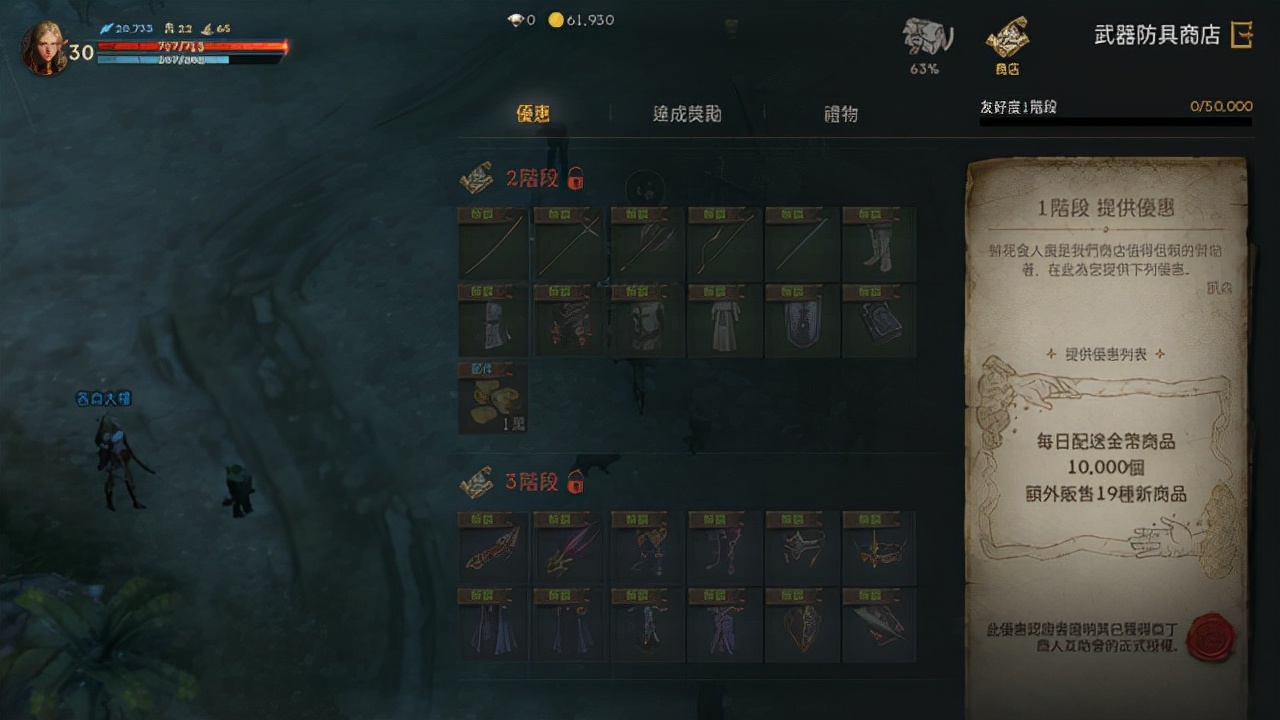Select the purple sword in 3階段 row
The width and height of the screenshot is (1280, 720).
pos(569,548)
